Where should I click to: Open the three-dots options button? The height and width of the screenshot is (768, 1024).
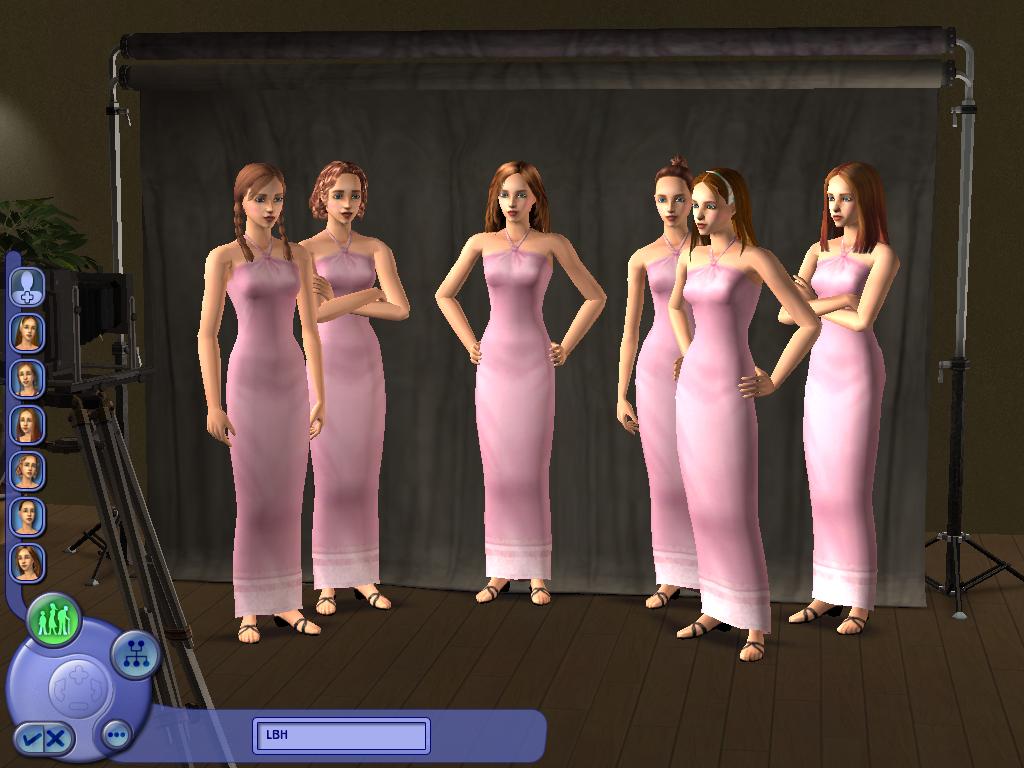[117, 735]
